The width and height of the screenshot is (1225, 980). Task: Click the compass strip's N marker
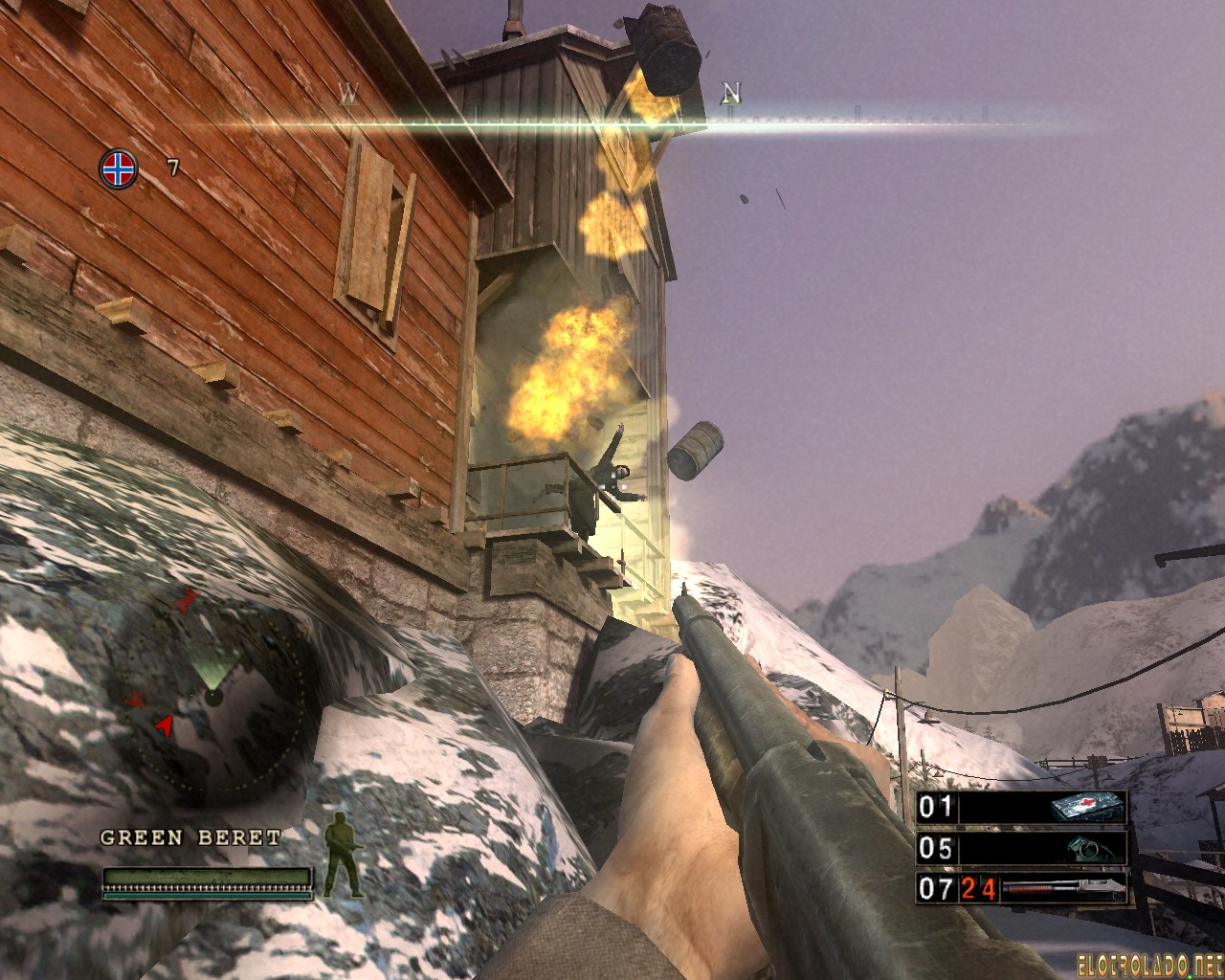tap(731, 94)
